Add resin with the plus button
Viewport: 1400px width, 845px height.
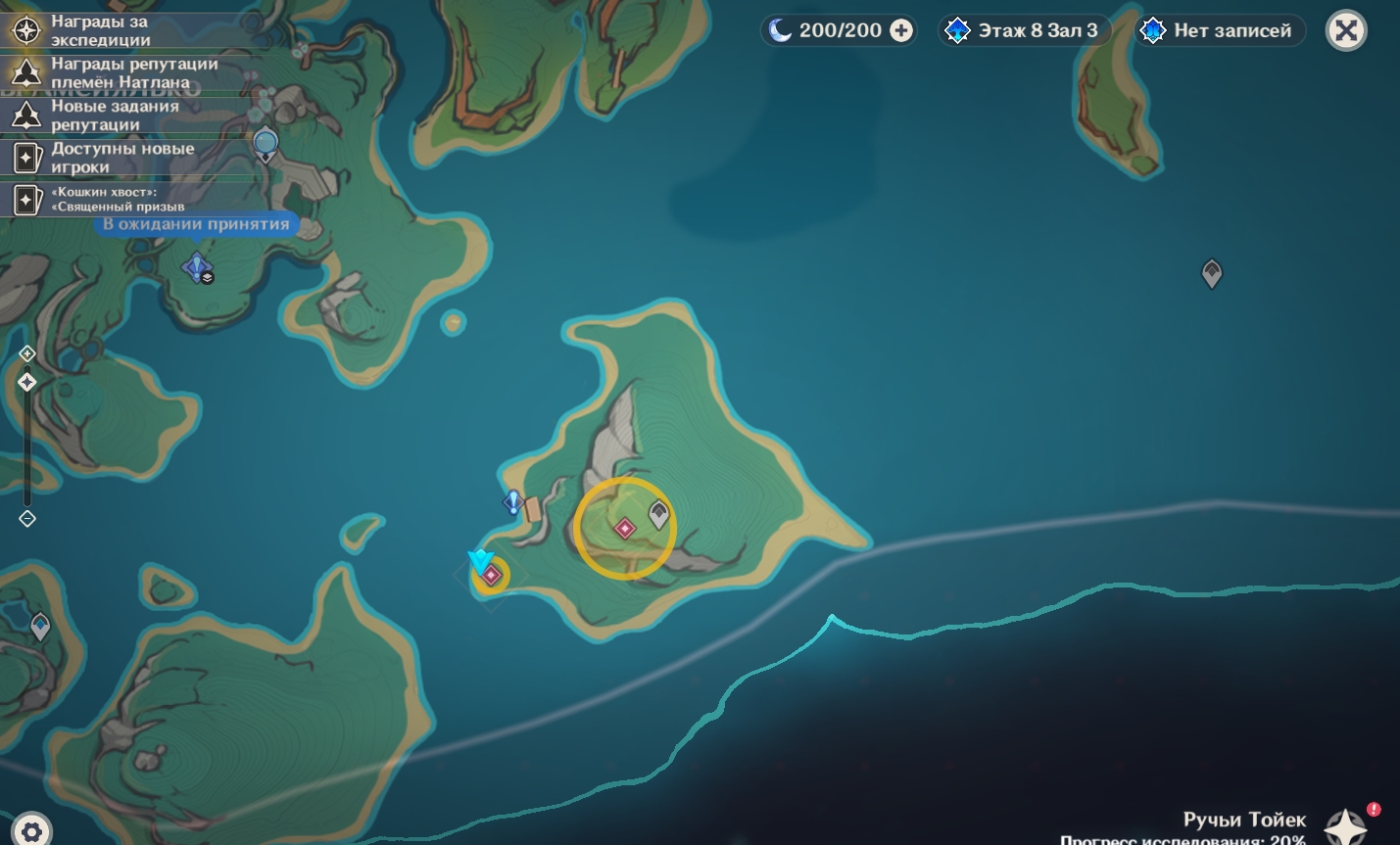[x=900, y=30]
